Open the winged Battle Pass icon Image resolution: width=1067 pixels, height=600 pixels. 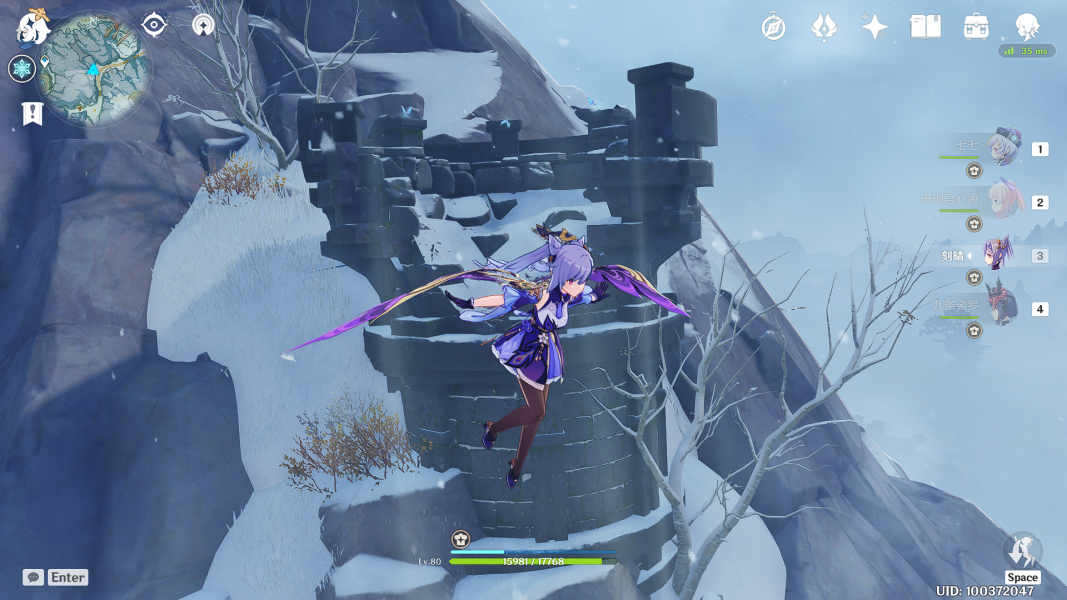tap(824, 27)
